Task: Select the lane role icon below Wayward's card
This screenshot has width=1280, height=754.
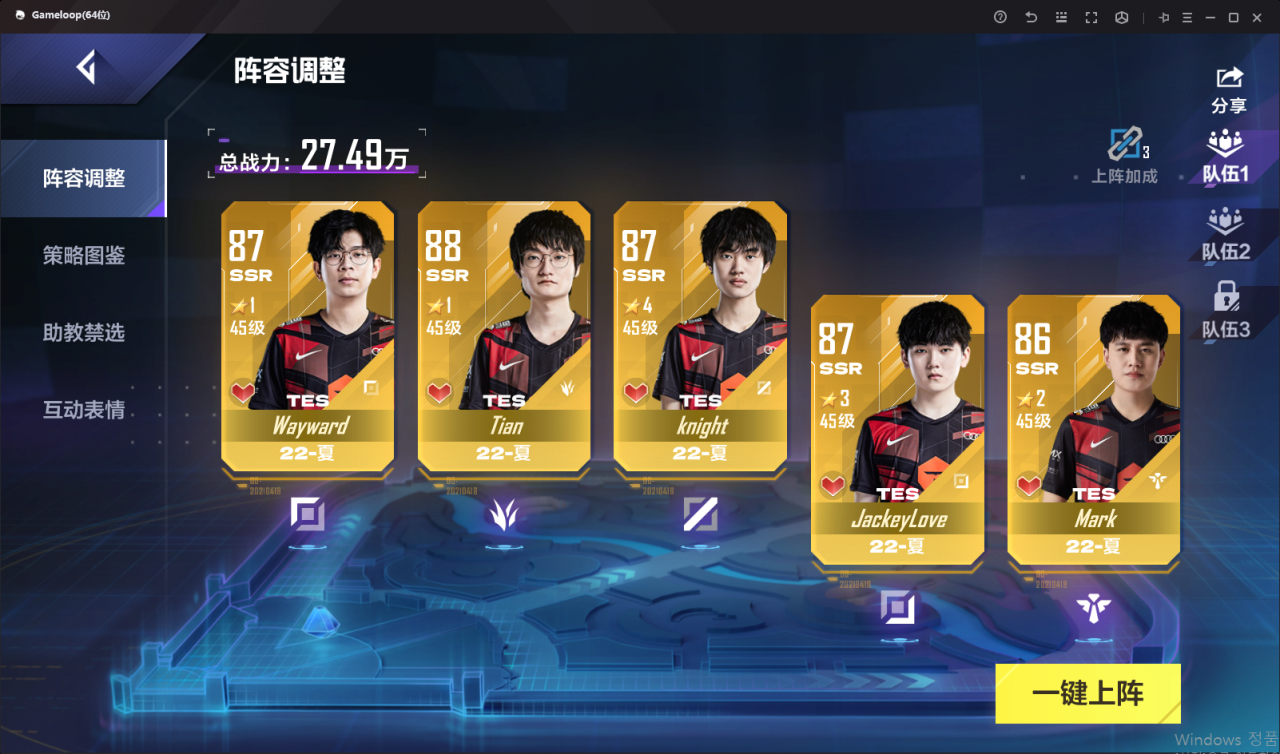Action: [307, 512]
